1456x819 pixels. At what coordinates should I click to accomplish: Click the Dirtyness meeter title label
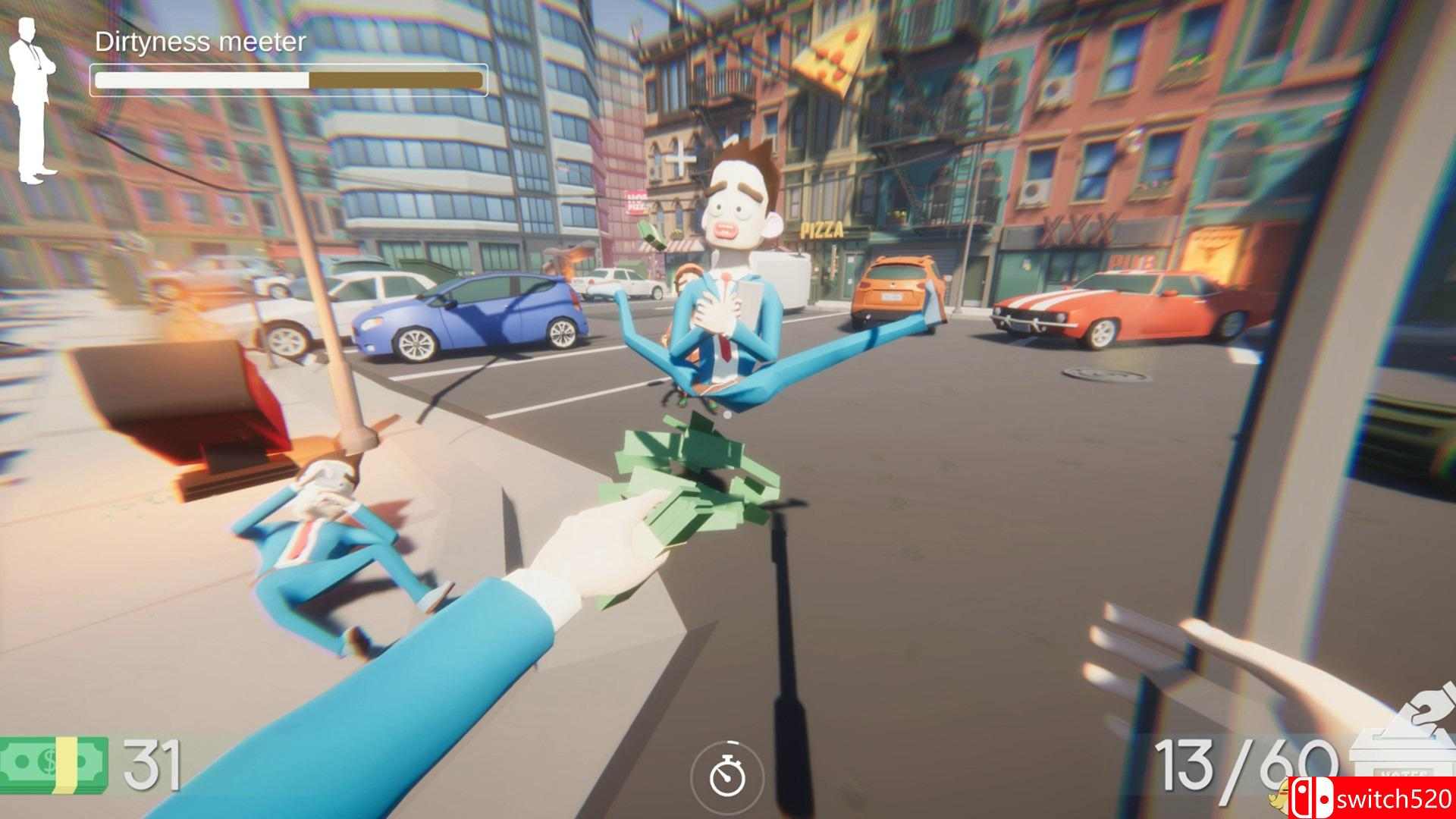pyautogui.click(x=199, y=42)
